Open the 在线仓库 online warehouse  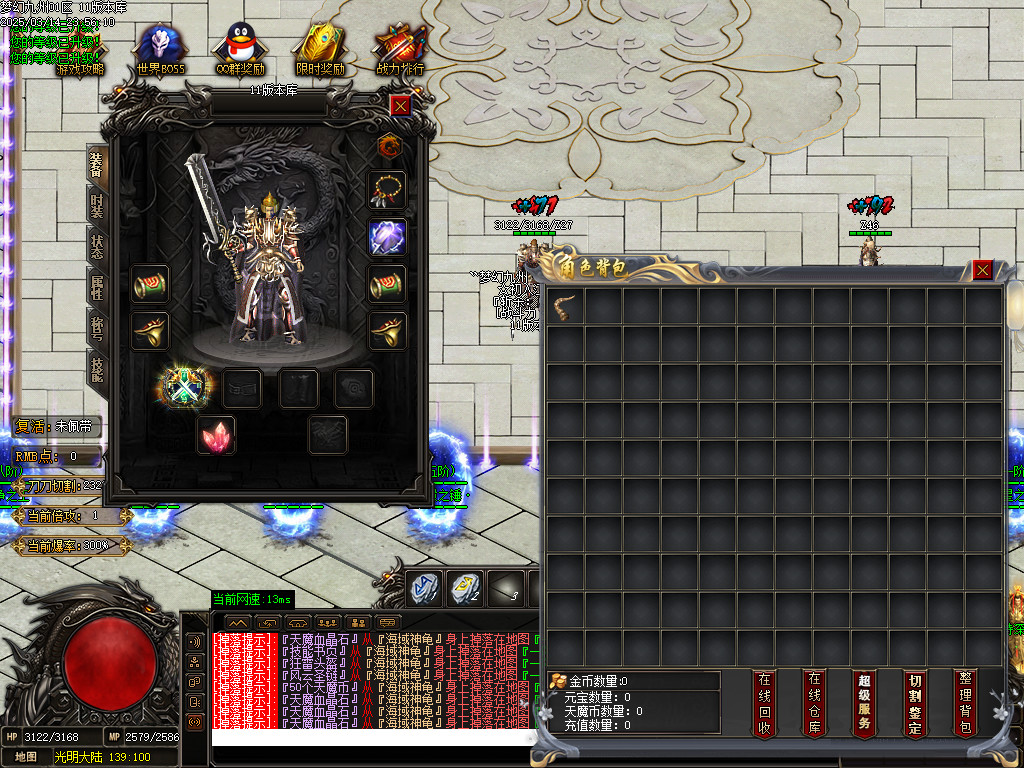[815, 703]
